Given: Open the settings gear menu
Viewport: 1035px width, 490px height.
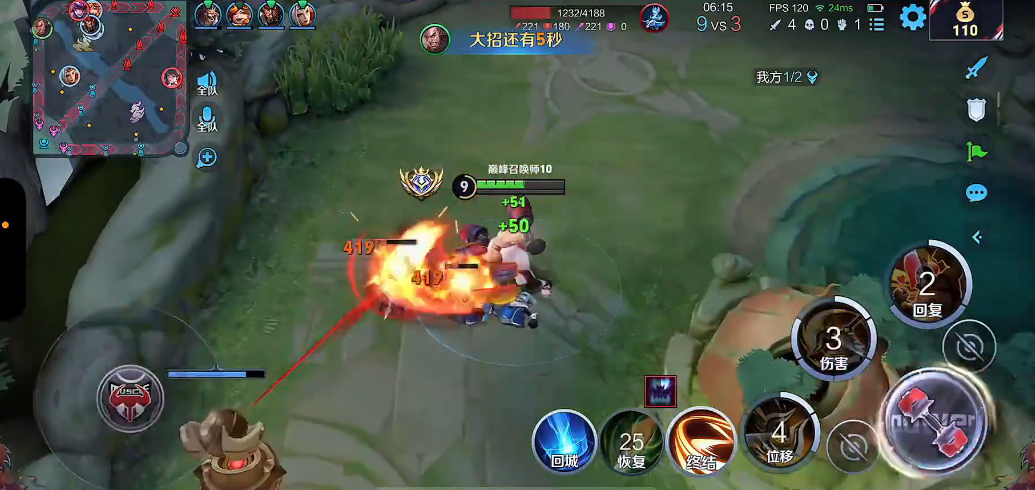Looking at the screenshot, I should pyautogui.click(x=912, y=17).
